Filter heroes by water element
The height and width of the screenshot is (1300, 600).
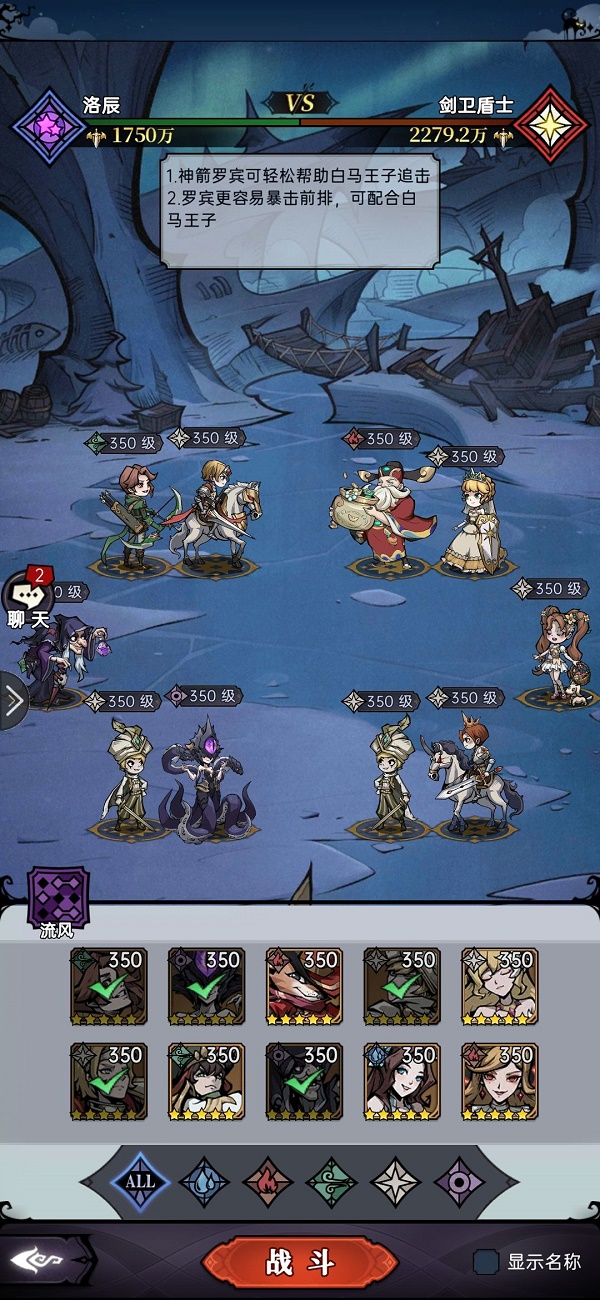[204, 1182]
